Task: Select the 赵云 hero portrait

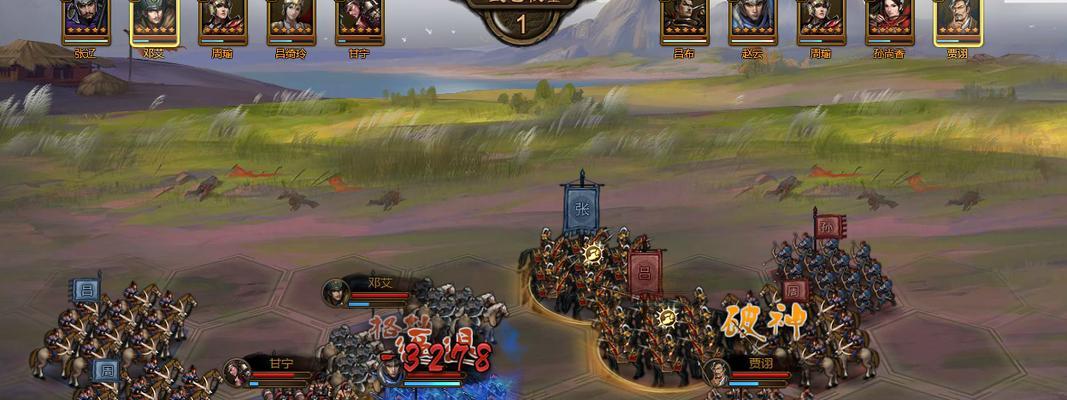Action: [752, 19]
